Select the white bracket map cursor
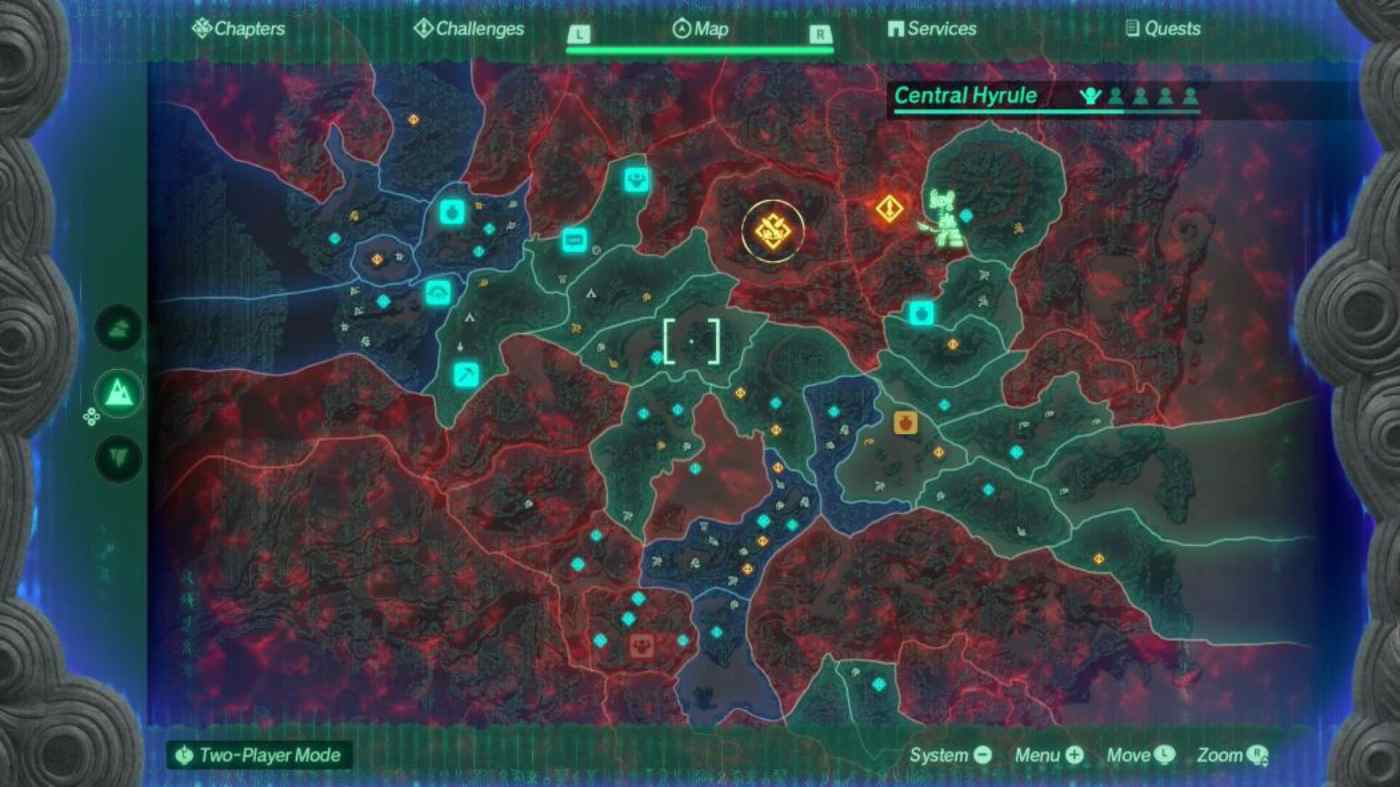 [691, 341]
